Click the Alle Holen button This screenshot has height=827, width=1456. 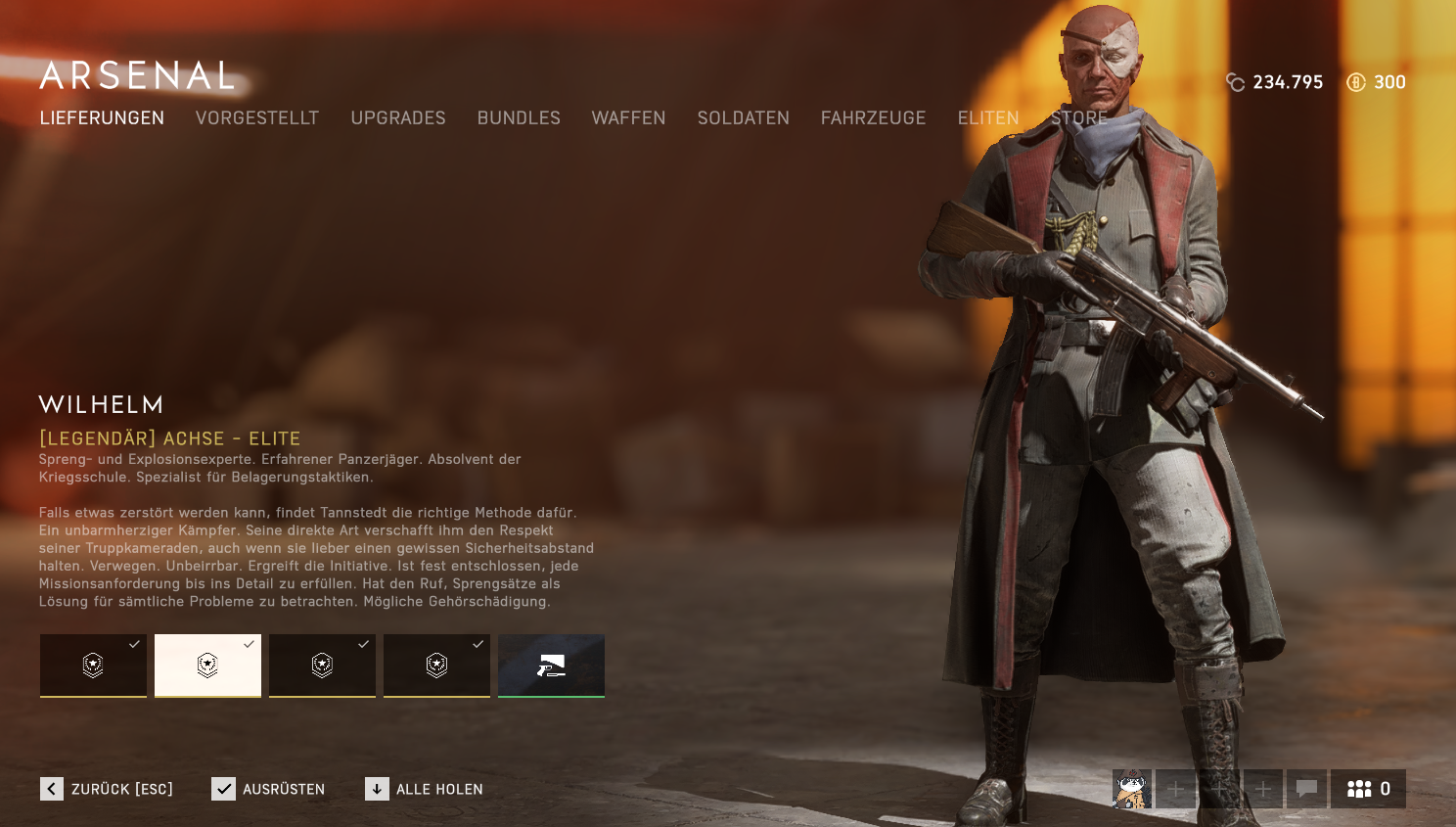424,789
